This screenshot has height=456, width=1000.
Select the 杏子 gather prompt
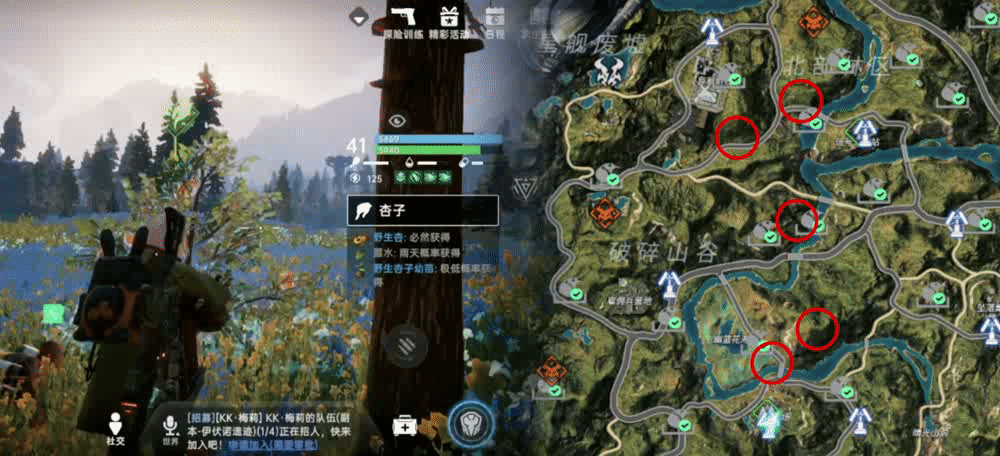click(422, 210)
